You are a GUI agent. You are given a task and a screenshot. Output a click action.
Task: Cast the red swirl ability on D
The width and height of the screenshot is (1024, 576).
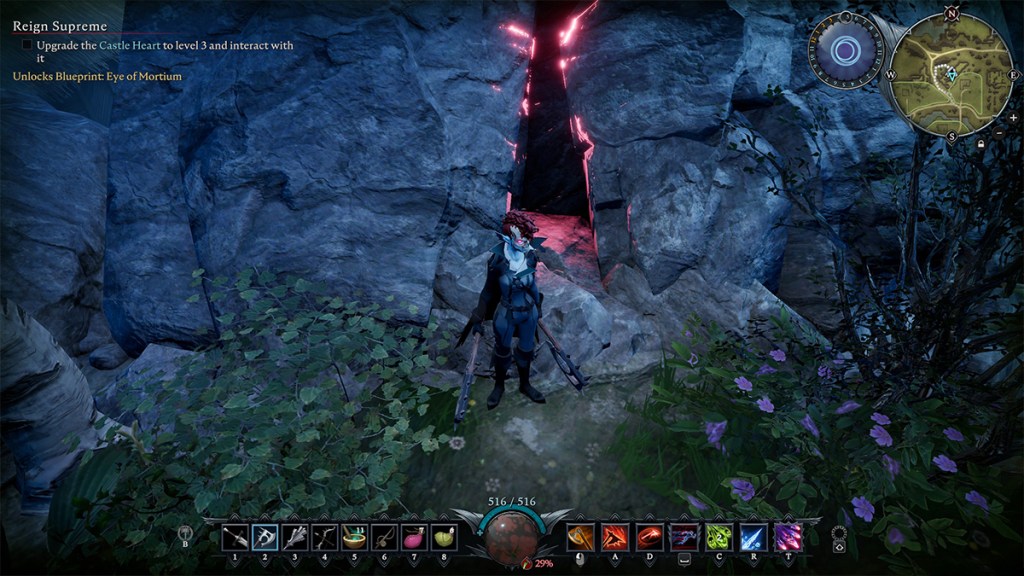tap(650, 537)
